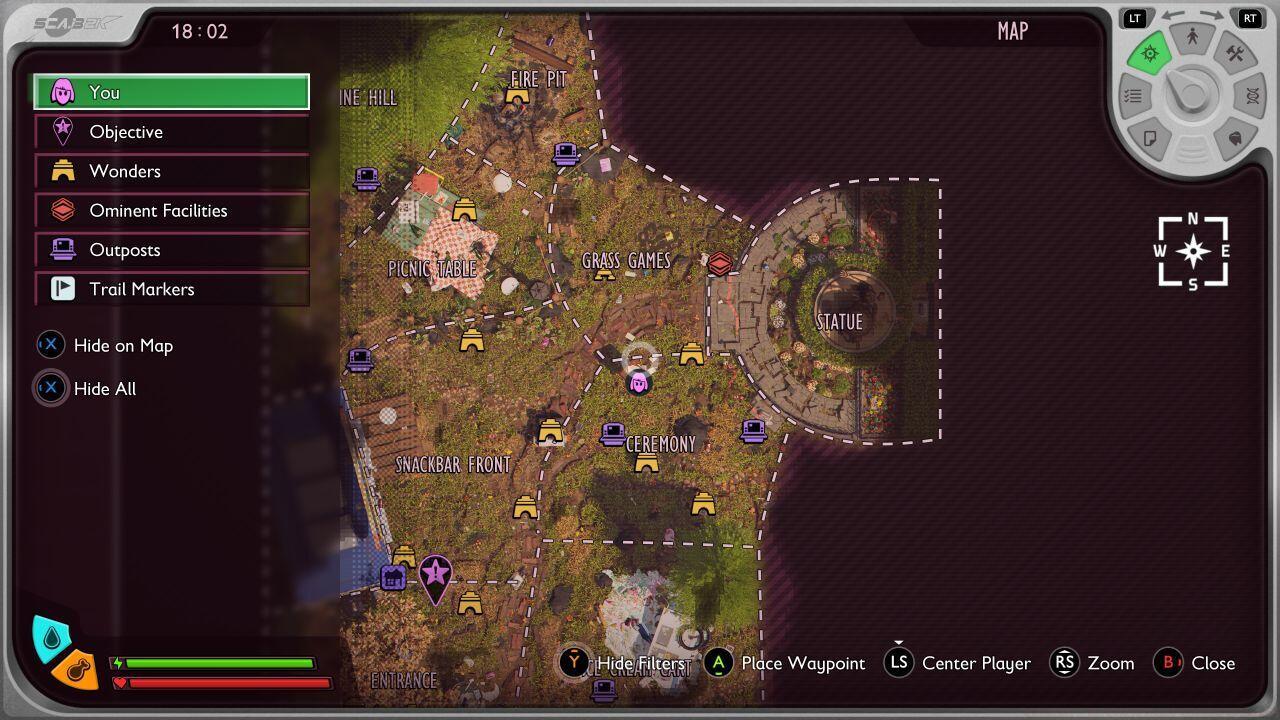Click the red Ominent Facility marker near Statue
This screenshot has width=1280, height=720.
tap(719, 264)
